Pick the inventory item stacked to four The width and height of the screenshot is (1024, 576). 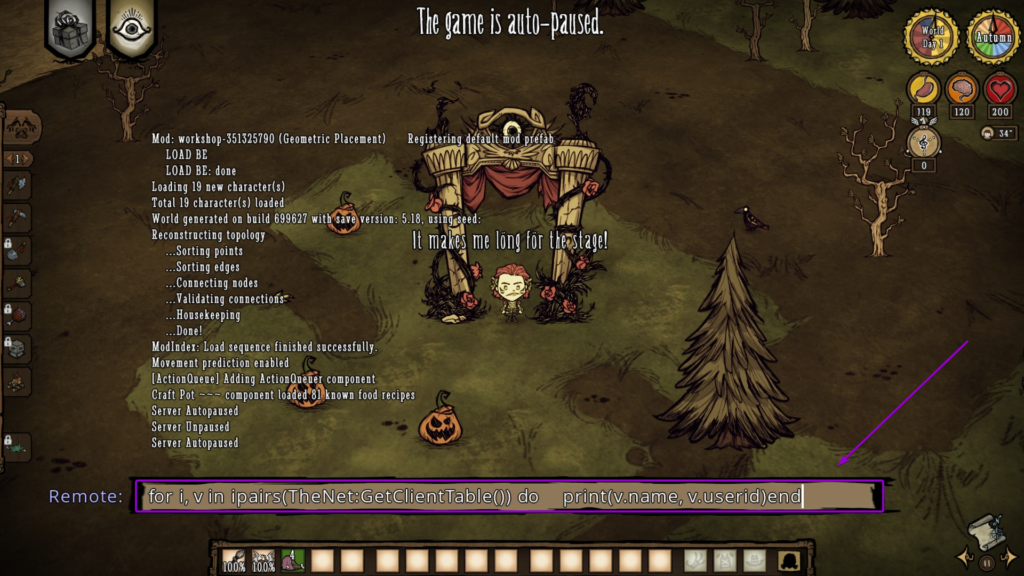click(292, 560)
